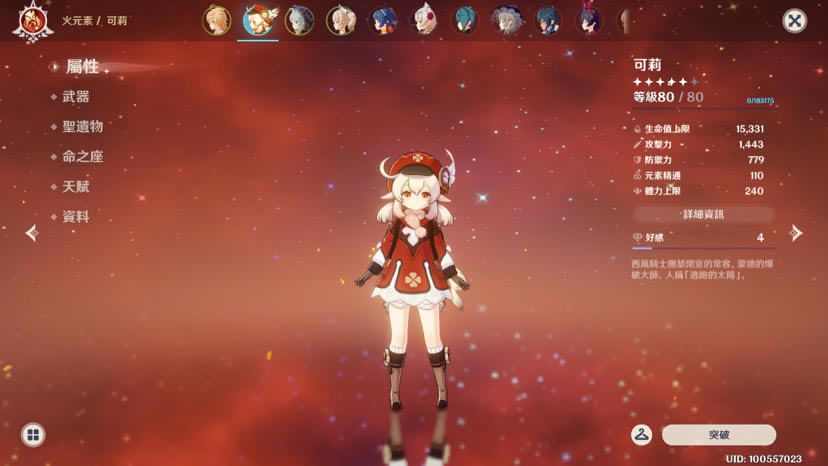Open the four-square grid icon
This screenshot has width=828, height=466.
tap(33, 435)
